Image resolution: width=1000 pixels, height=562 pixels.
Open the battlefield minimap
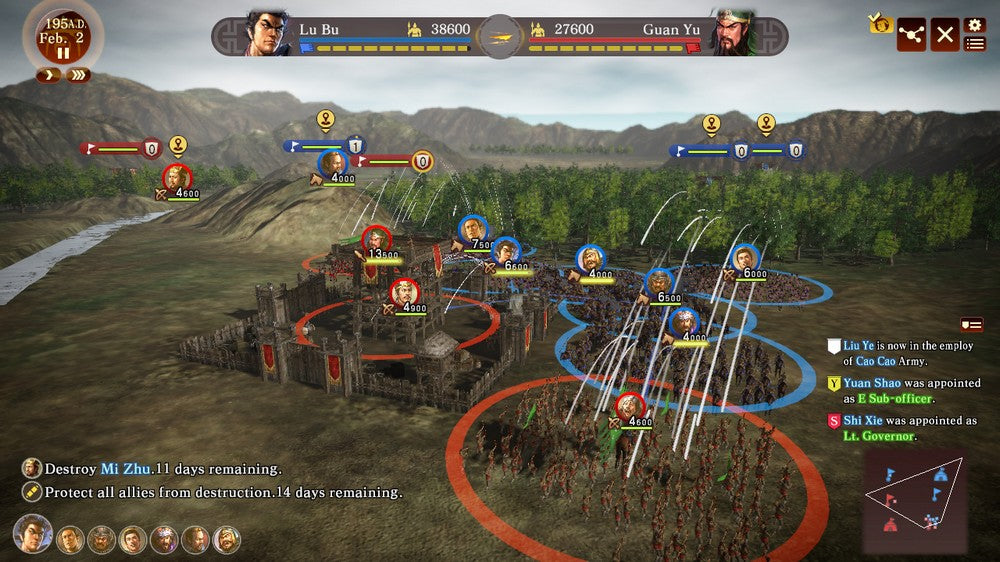point(914,500)
